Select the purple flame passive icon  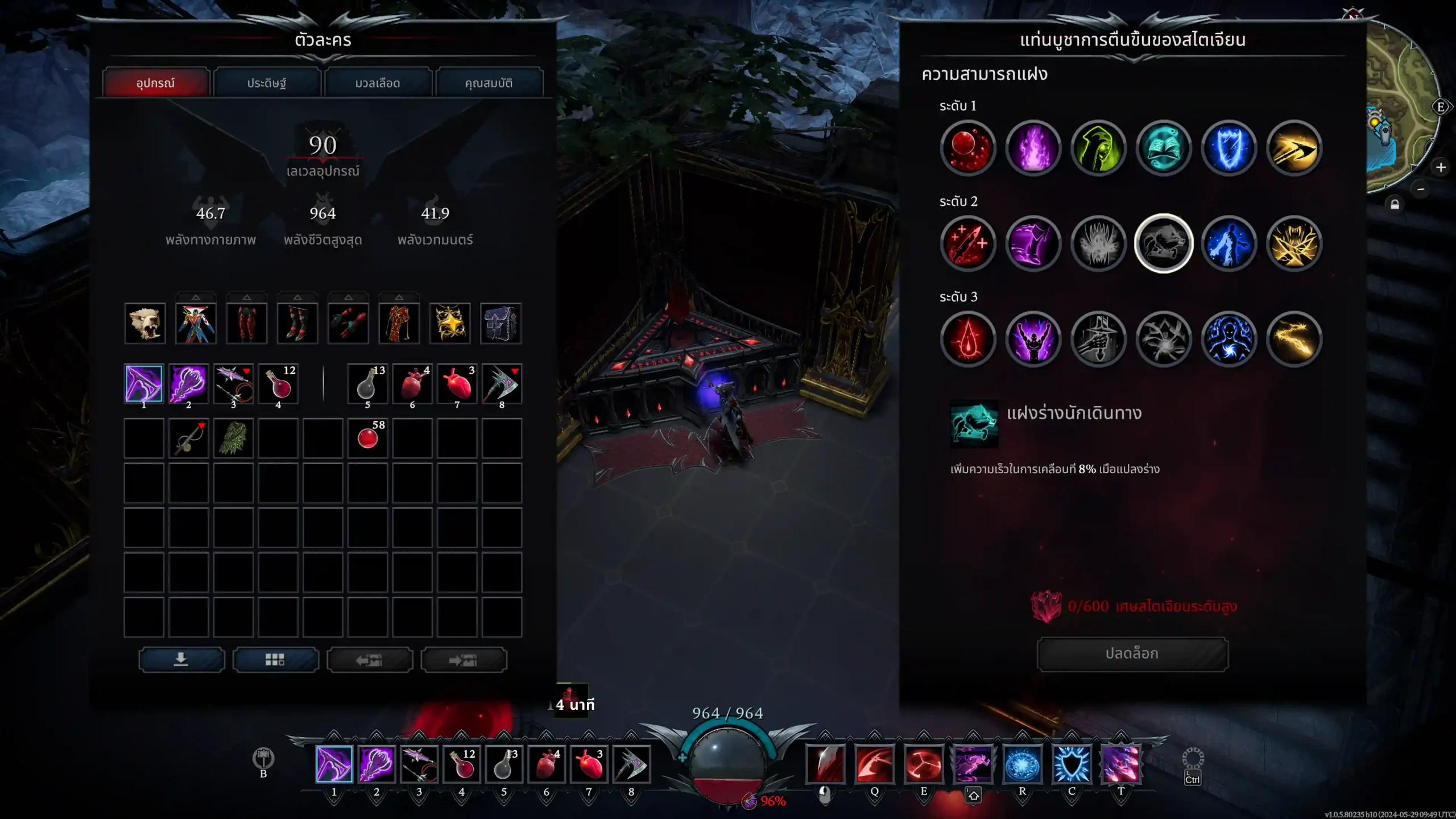1033,148
